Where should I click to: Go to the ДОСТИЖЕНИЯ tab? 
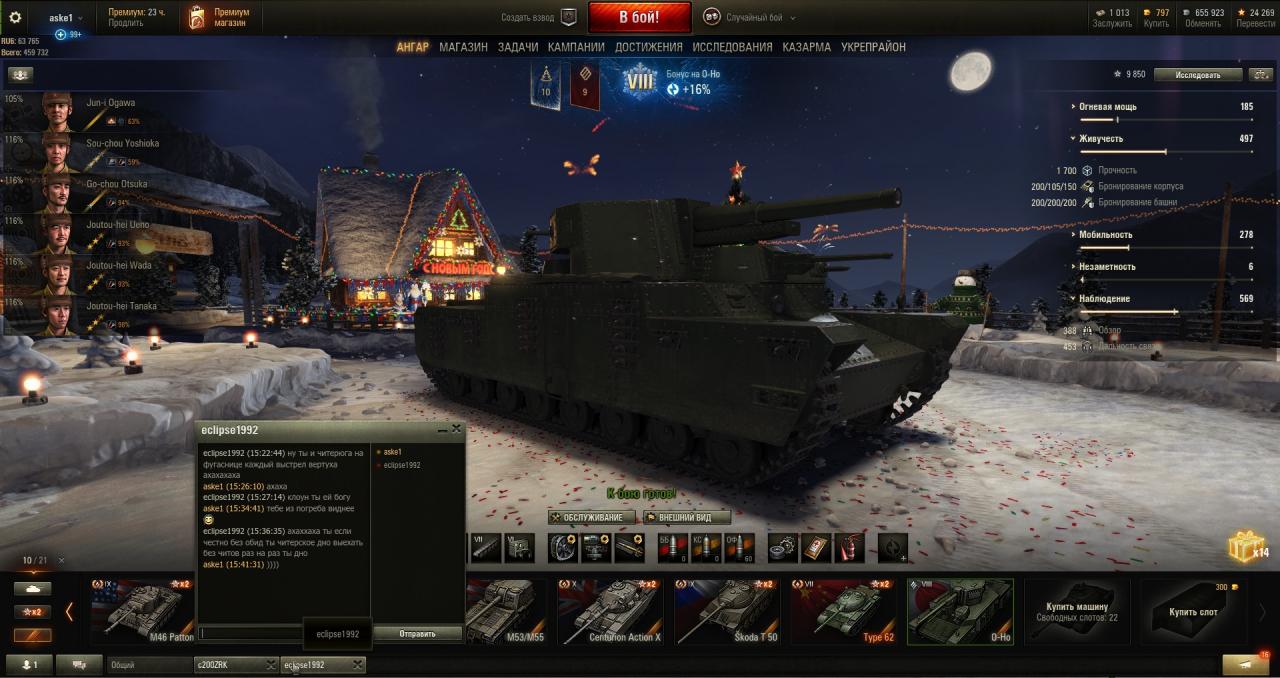coord(649,47)
